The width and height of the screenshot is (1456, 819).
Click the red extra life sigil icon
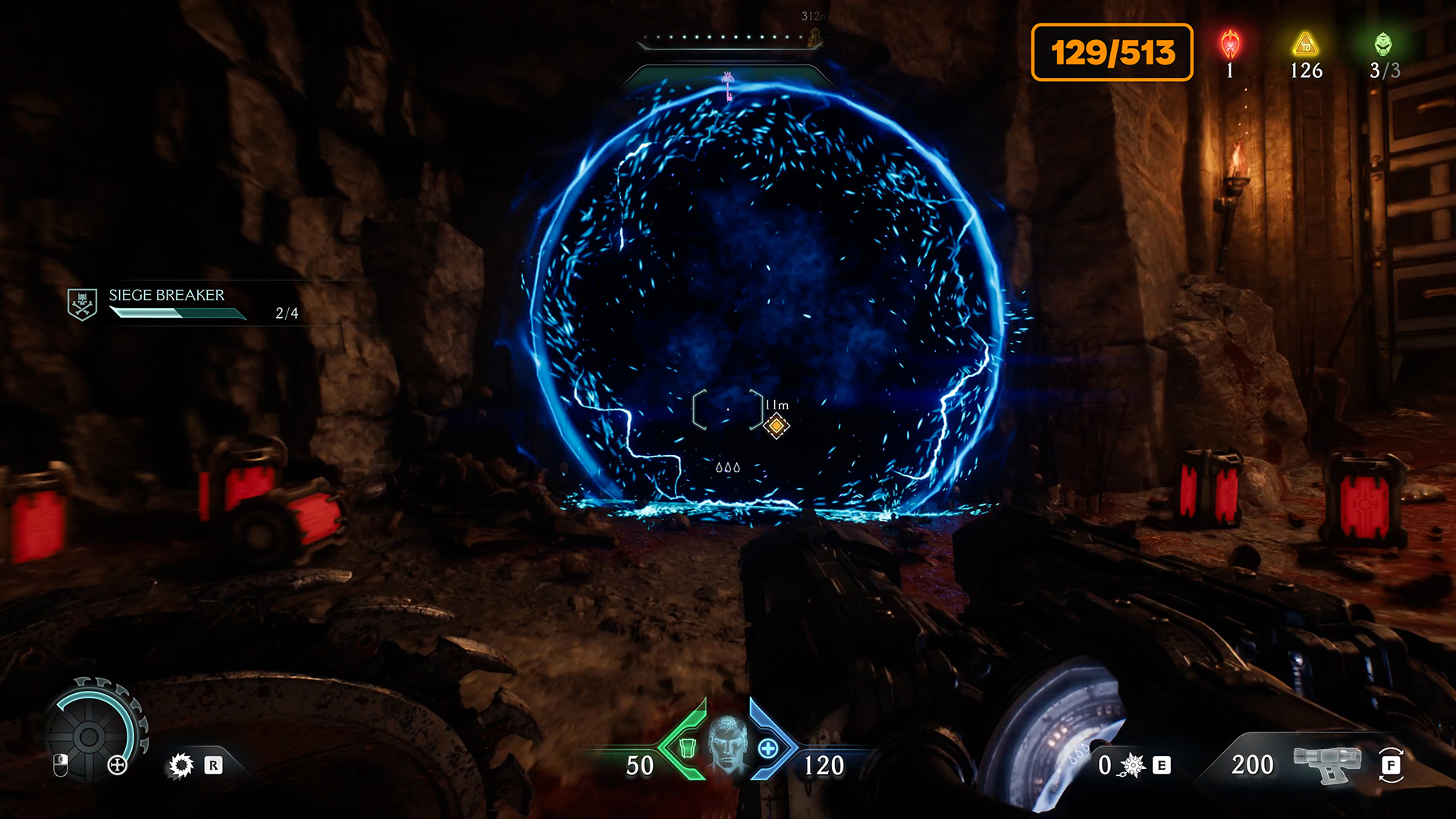pos(1230,45)
